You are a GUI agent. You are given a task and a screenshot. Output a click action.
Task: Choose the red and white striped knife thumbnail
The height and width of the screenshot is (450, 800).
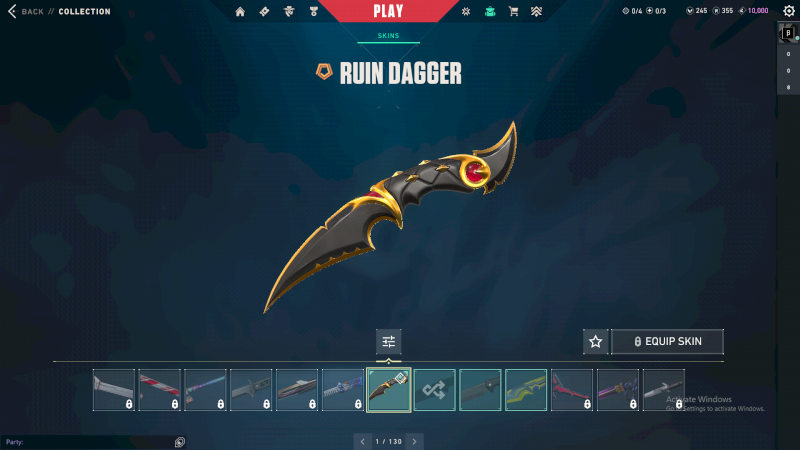(159, 390)
